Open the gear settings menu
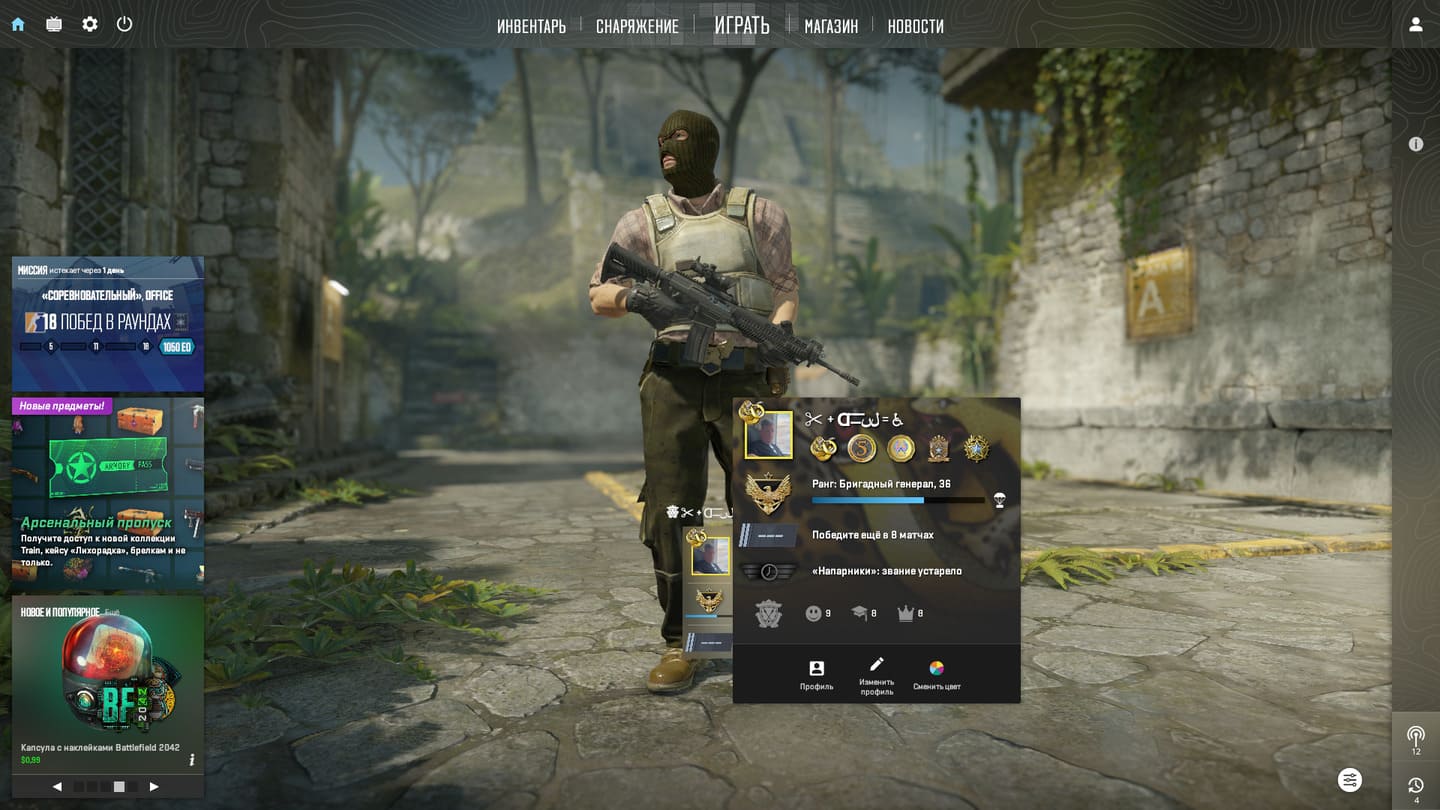1440x810 pixels. (90, 24)
